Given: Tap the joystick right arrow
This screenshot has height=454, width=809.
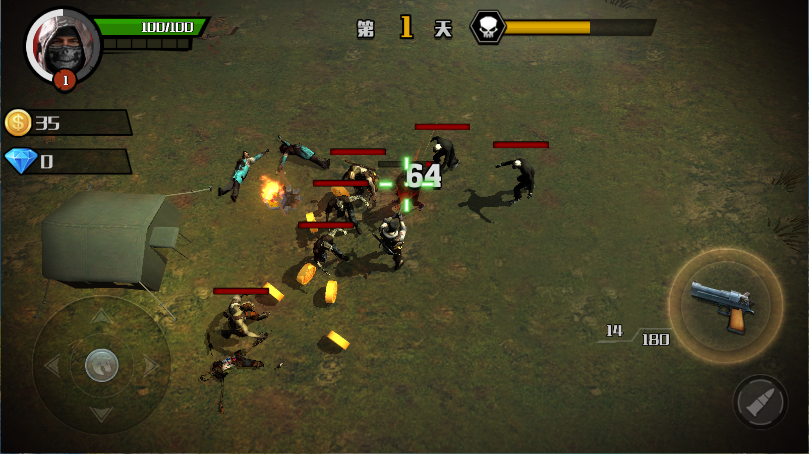Looking at the screenshot, I should coord(152,366).
